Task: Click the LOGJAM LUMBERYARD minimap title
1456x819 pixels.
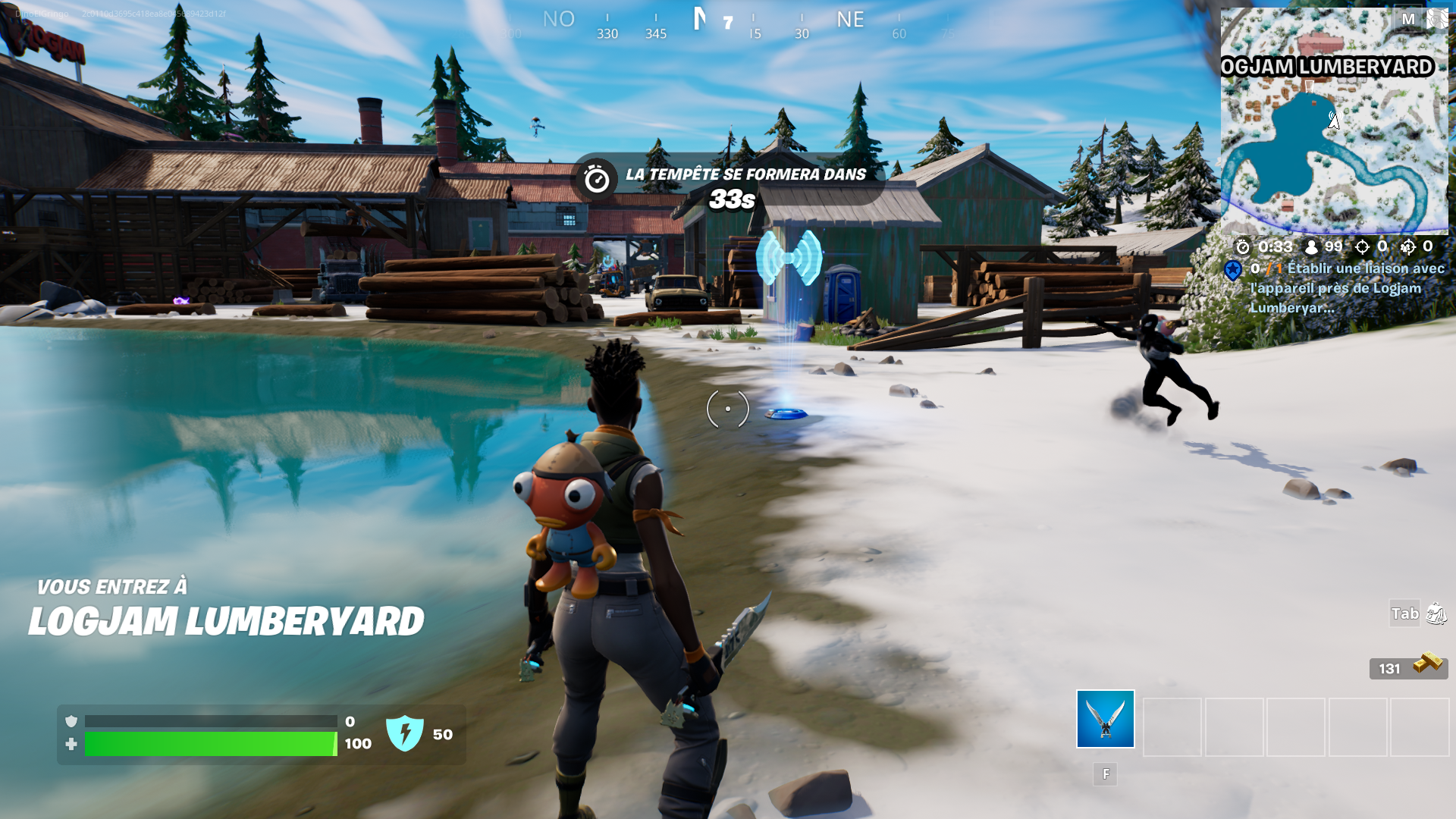Action: [x=1328, y=67]
